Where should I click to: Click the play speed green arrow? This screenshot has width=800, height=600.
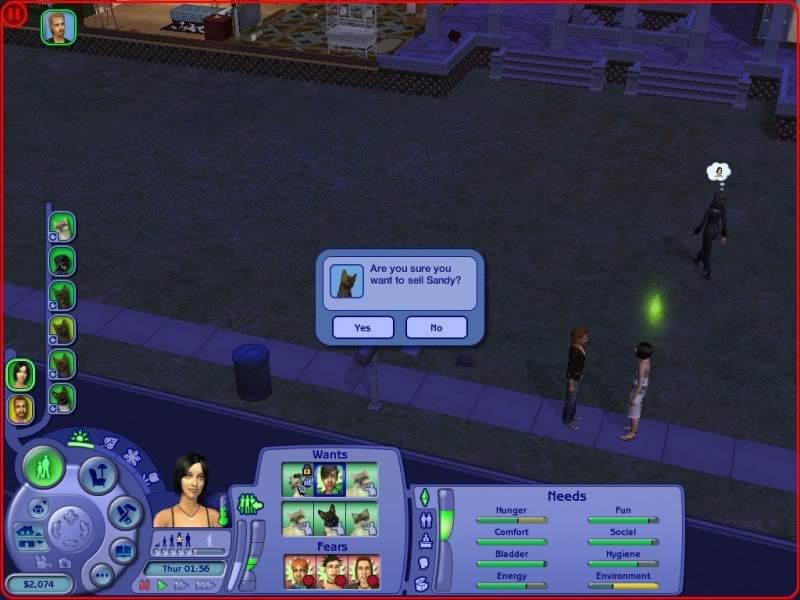(163, 584)
